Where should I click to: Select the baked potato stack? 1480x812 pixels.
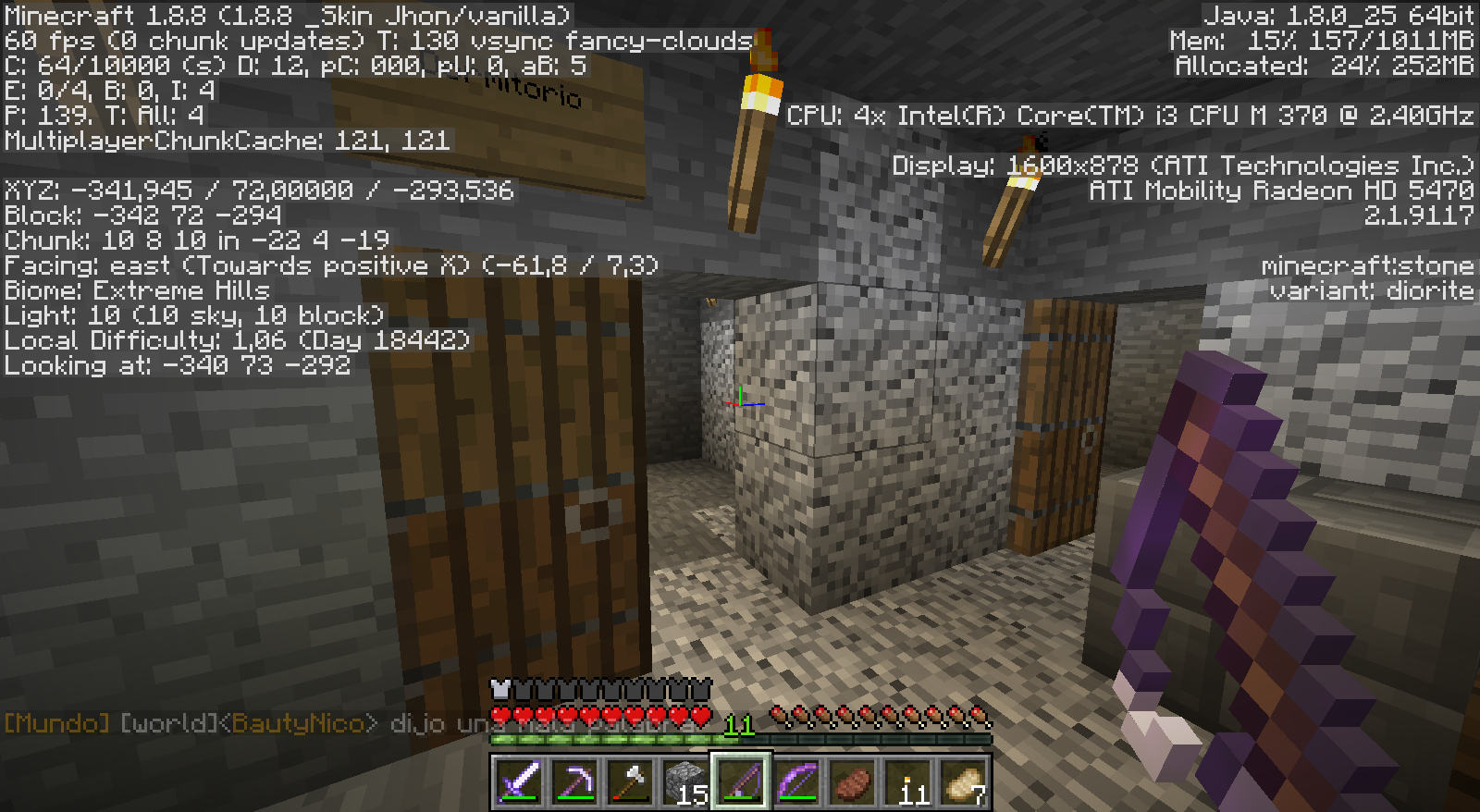point(963,782)
